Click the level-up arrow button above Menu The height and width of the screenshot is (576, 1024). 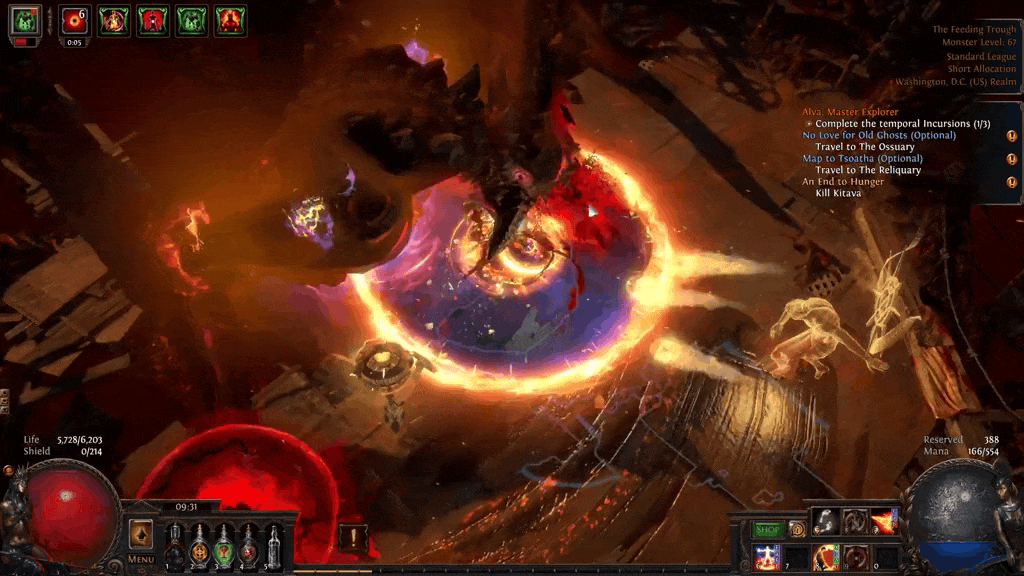click(x=141, y=534)
